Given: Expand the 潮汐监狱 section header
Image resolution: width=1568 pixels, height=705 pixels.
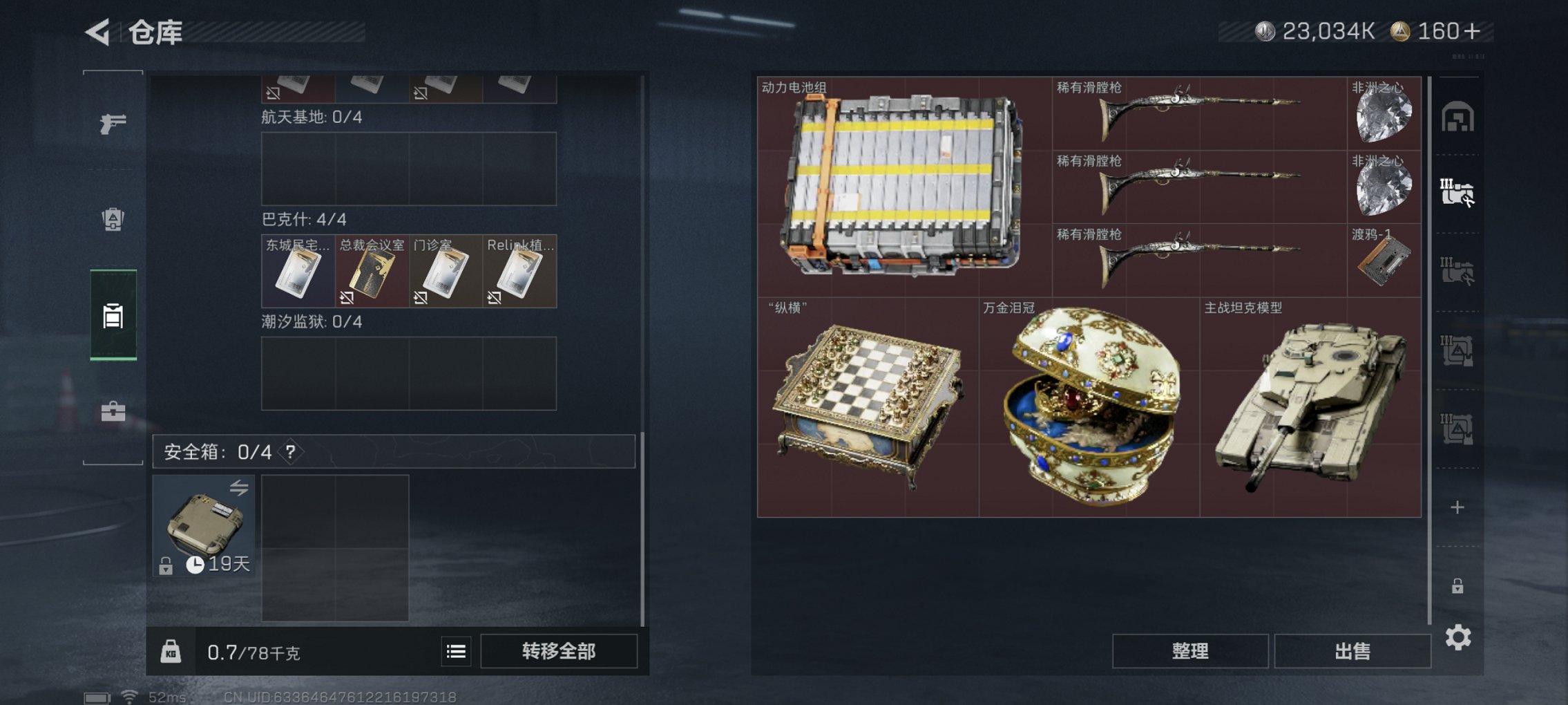Looking at the screenshot, I should 309,321.
